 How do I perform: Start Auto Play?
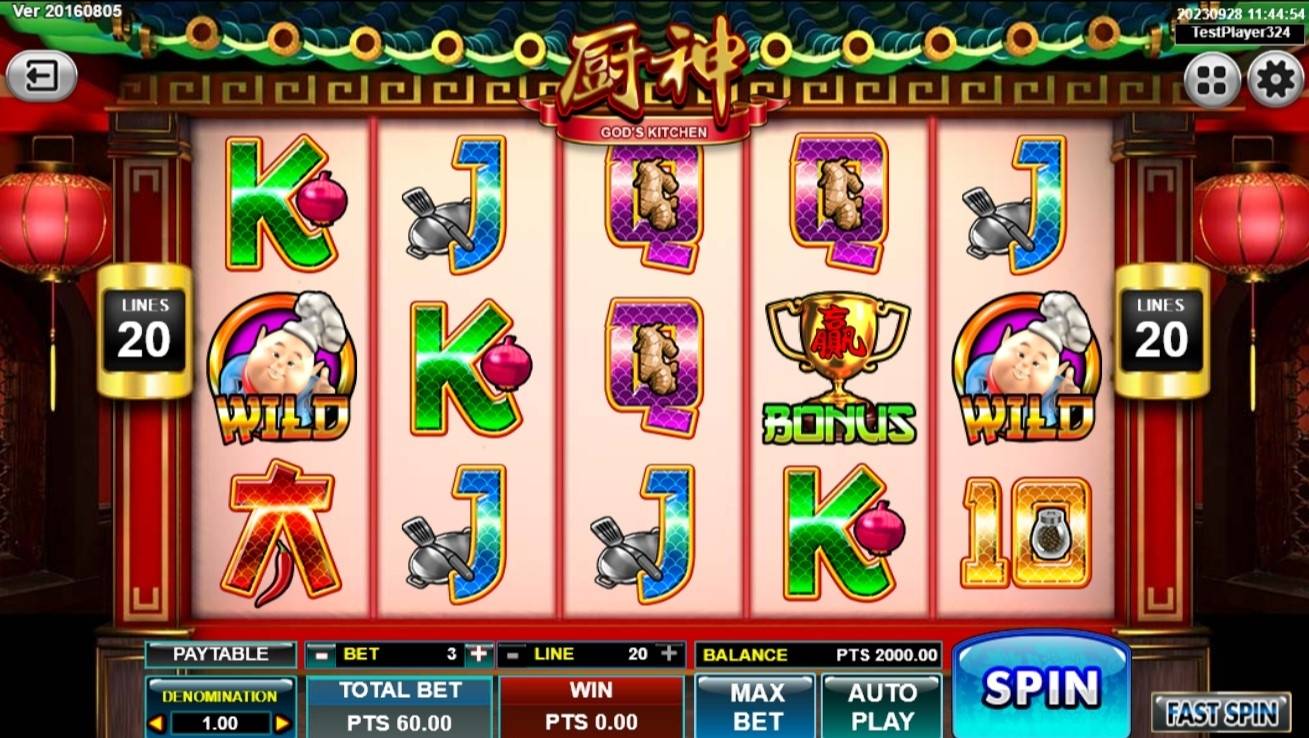coord(882,706)
